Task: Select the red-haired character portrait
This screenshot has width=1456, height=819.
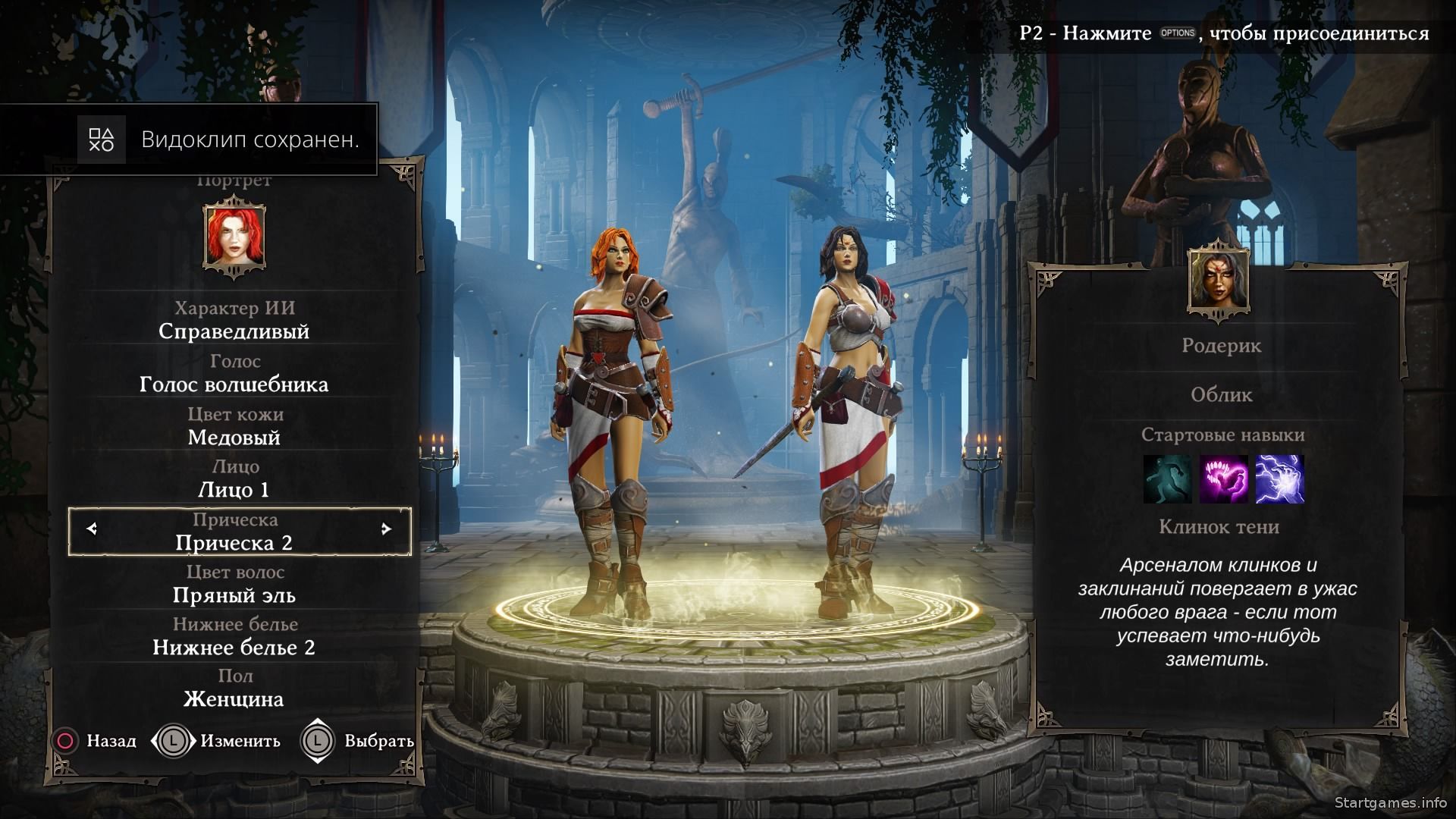Action: [234, 235]
